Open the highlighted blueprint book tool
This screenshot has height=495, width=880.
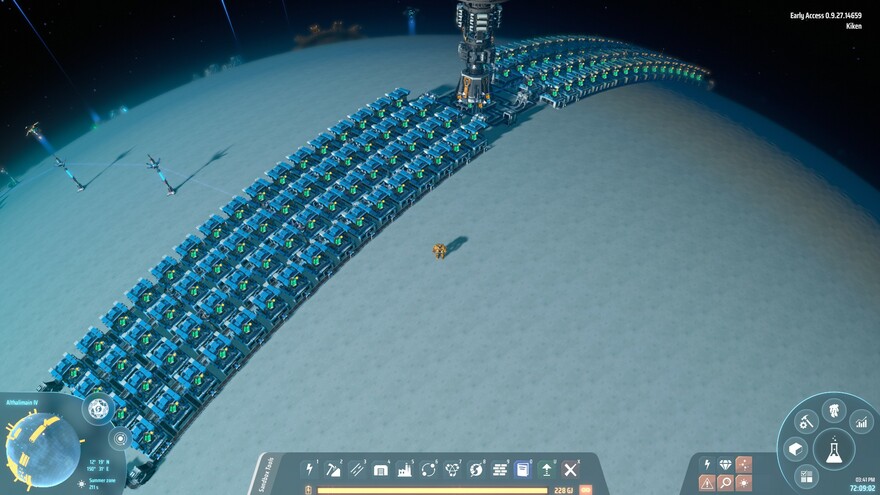point(523,469)
